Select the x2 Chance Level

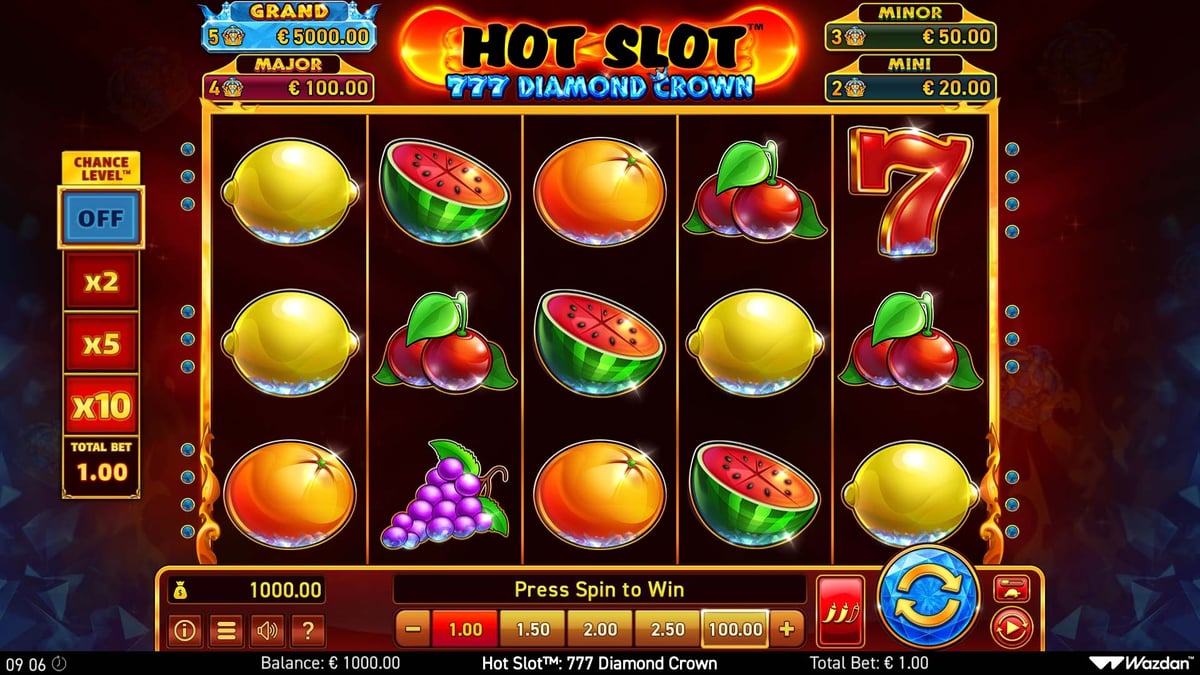(101, 281)
